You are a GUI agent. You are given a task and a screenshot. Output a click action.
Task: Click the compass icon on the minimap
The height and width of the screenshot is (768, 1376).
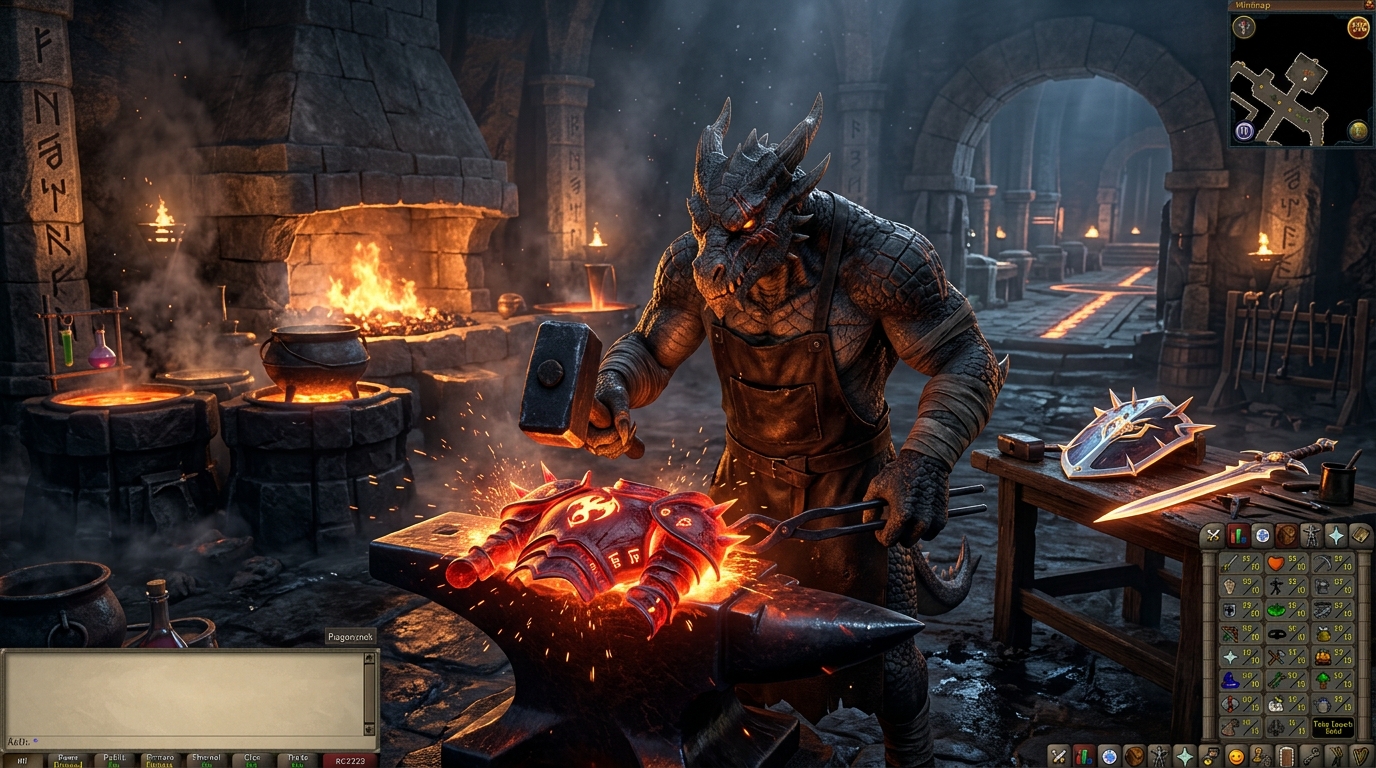[x=1244, y=27]
